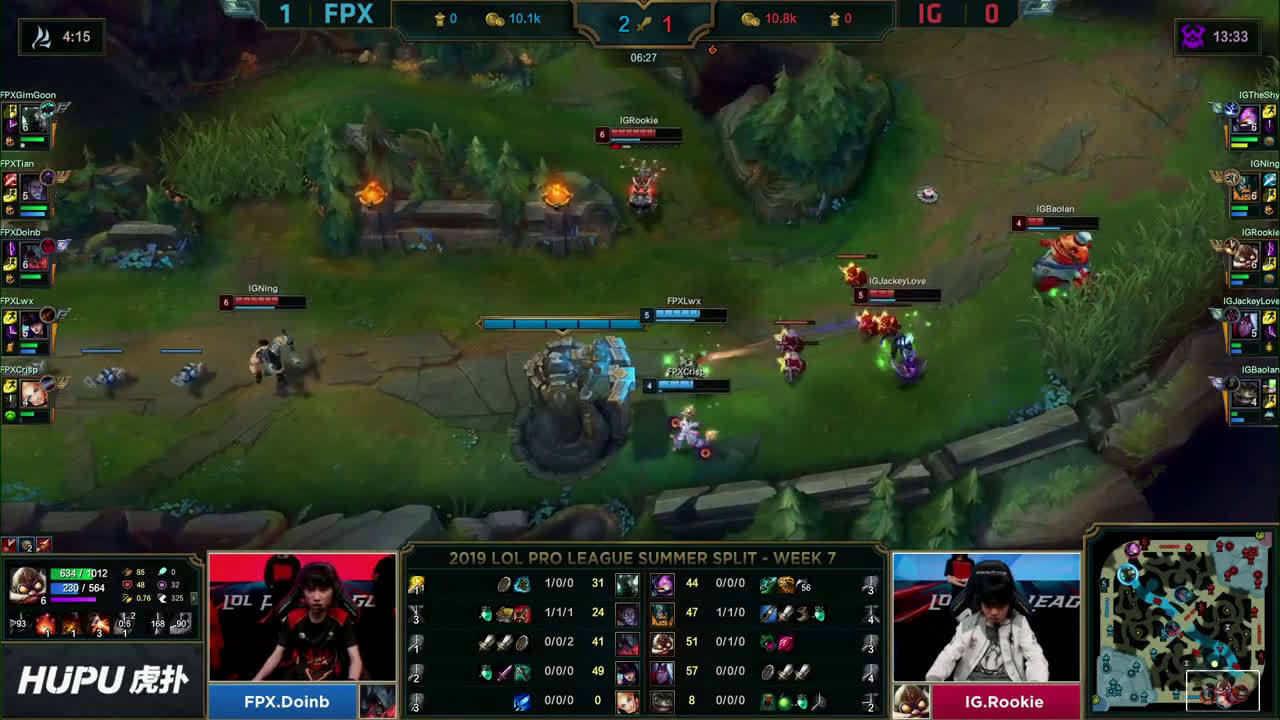
Task: Click the dragon respawn timer icon
Action: 41,37
